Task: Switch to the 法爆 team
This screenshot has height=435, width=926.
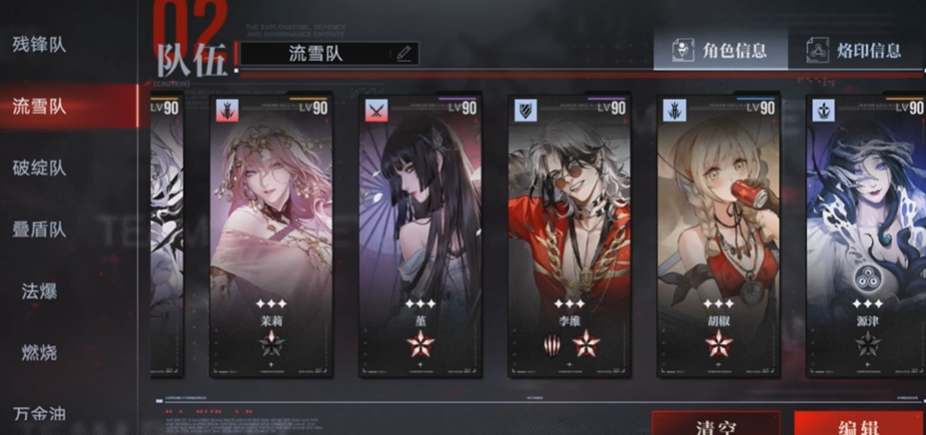Action: click(x=40, y=291)
